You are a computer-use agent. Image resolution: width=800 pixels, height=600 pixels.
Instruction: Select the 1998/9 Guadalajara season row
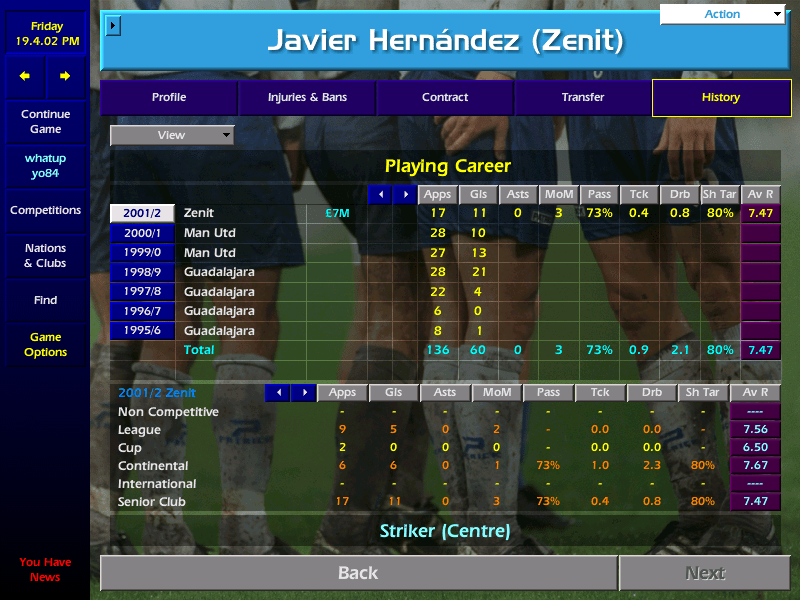pyautogui.click(x=142, y=272)
